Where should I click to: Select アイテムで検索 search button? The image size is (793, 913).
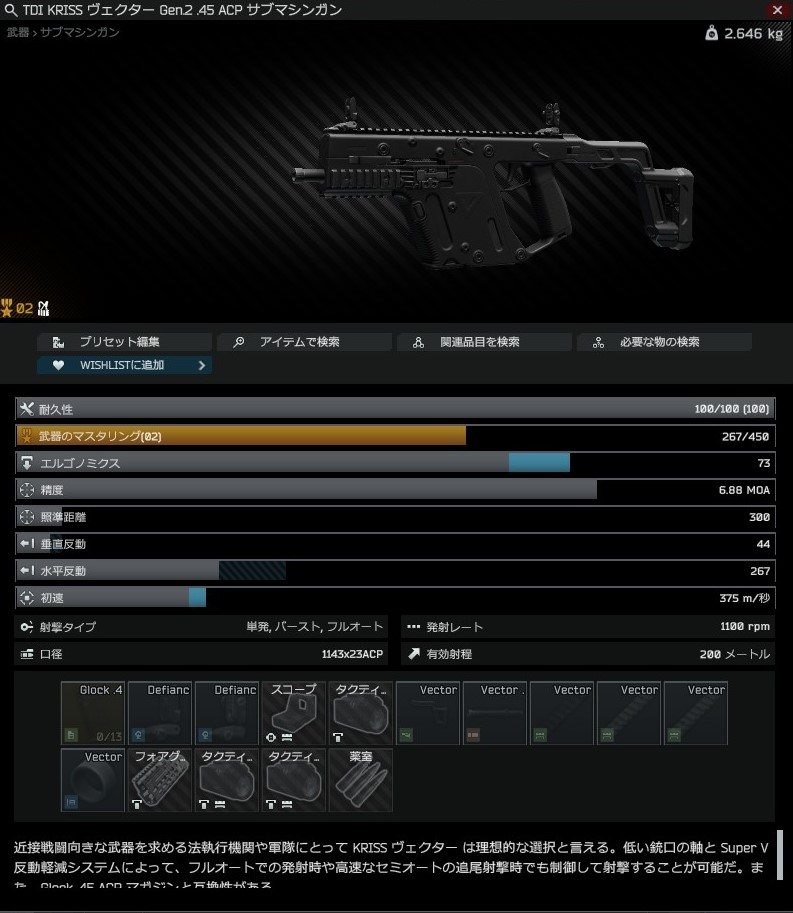click(304, 342)
